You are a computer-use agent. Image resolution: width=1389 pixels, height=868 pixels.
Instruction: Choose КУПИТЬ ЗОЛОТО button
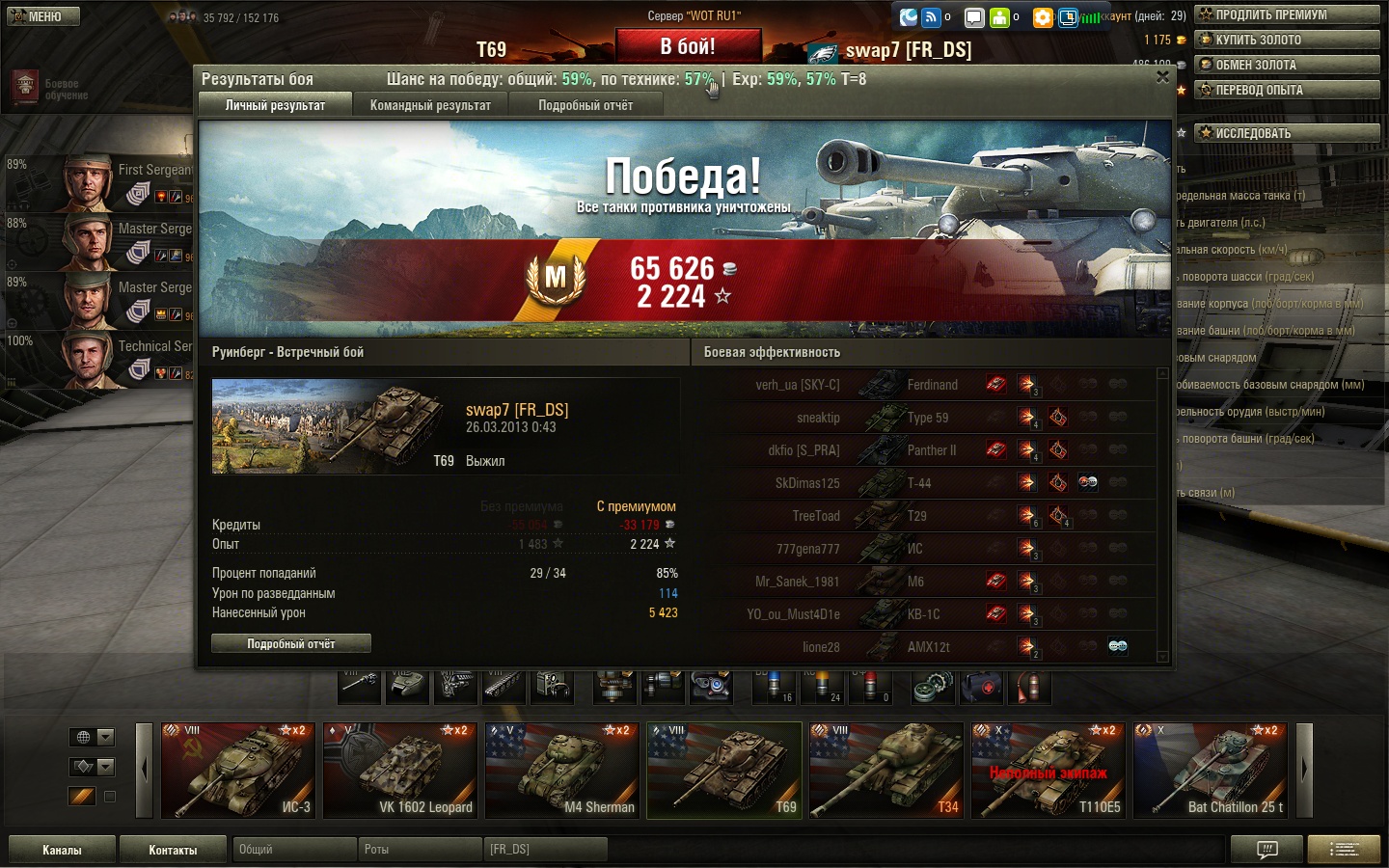1287,40
